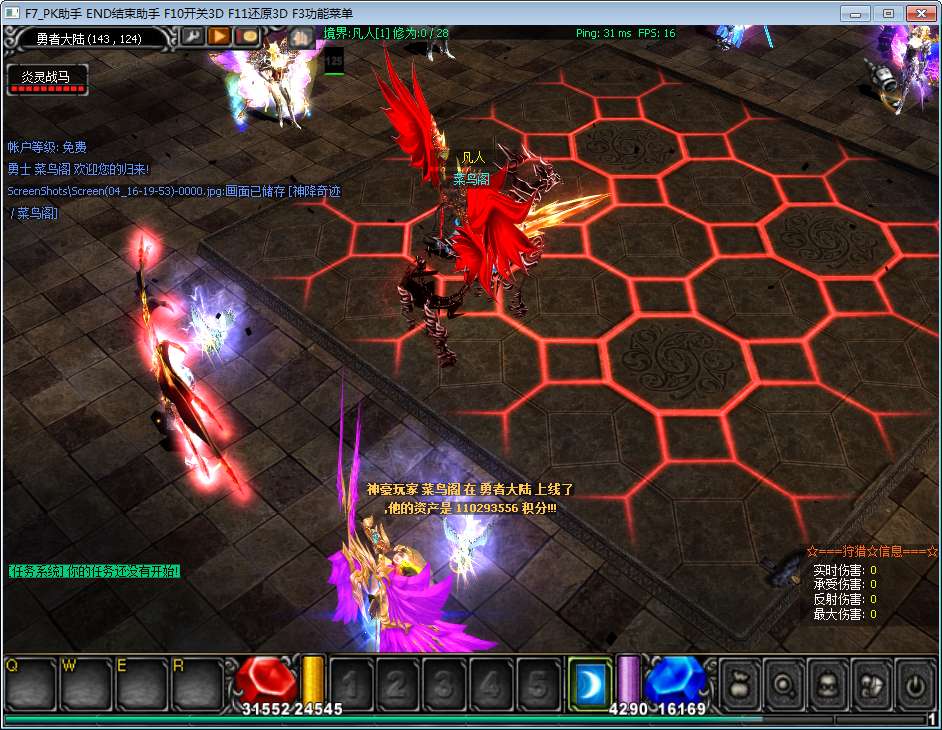Open the wrench settings button
The image size is (942, 730).
(191, 37)
